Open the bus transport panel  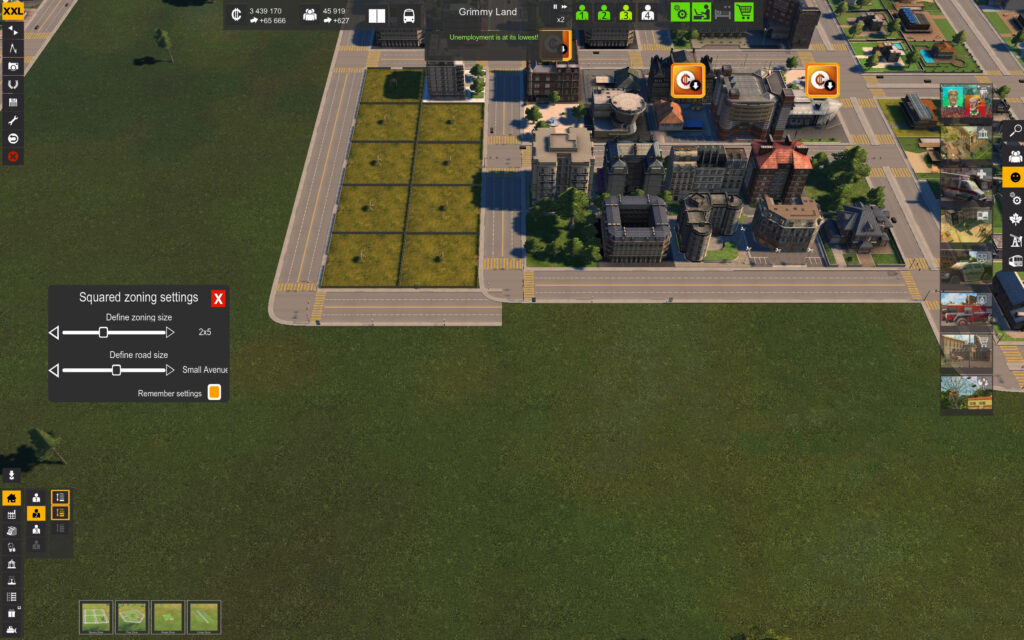pyautogui.click(x=409, y=16)
